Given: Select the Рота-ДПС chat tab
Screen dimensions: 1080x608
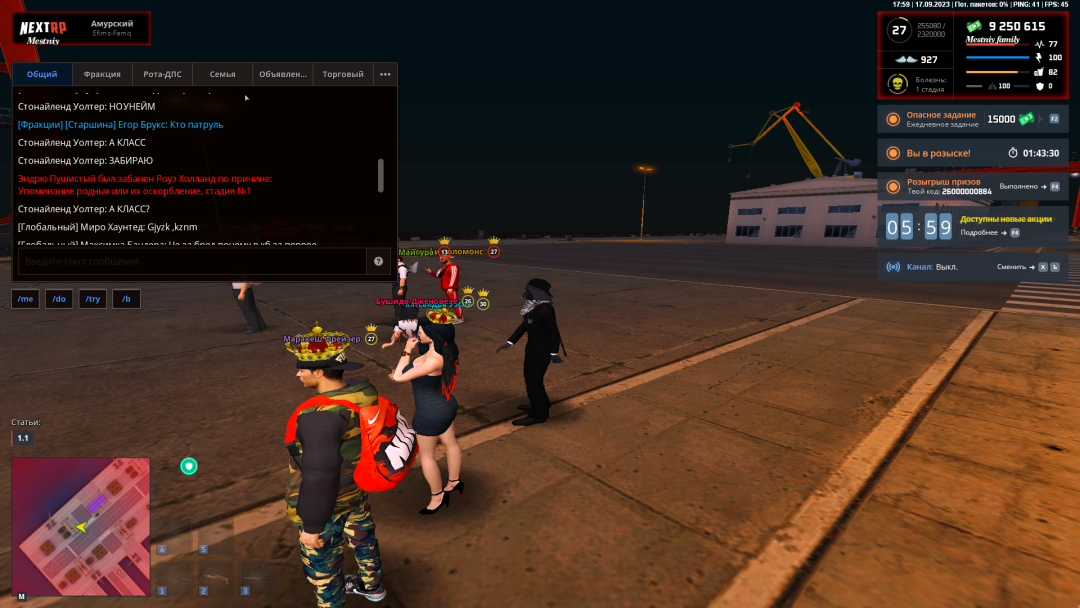Looking at the screenshot, I should [162, 74].
